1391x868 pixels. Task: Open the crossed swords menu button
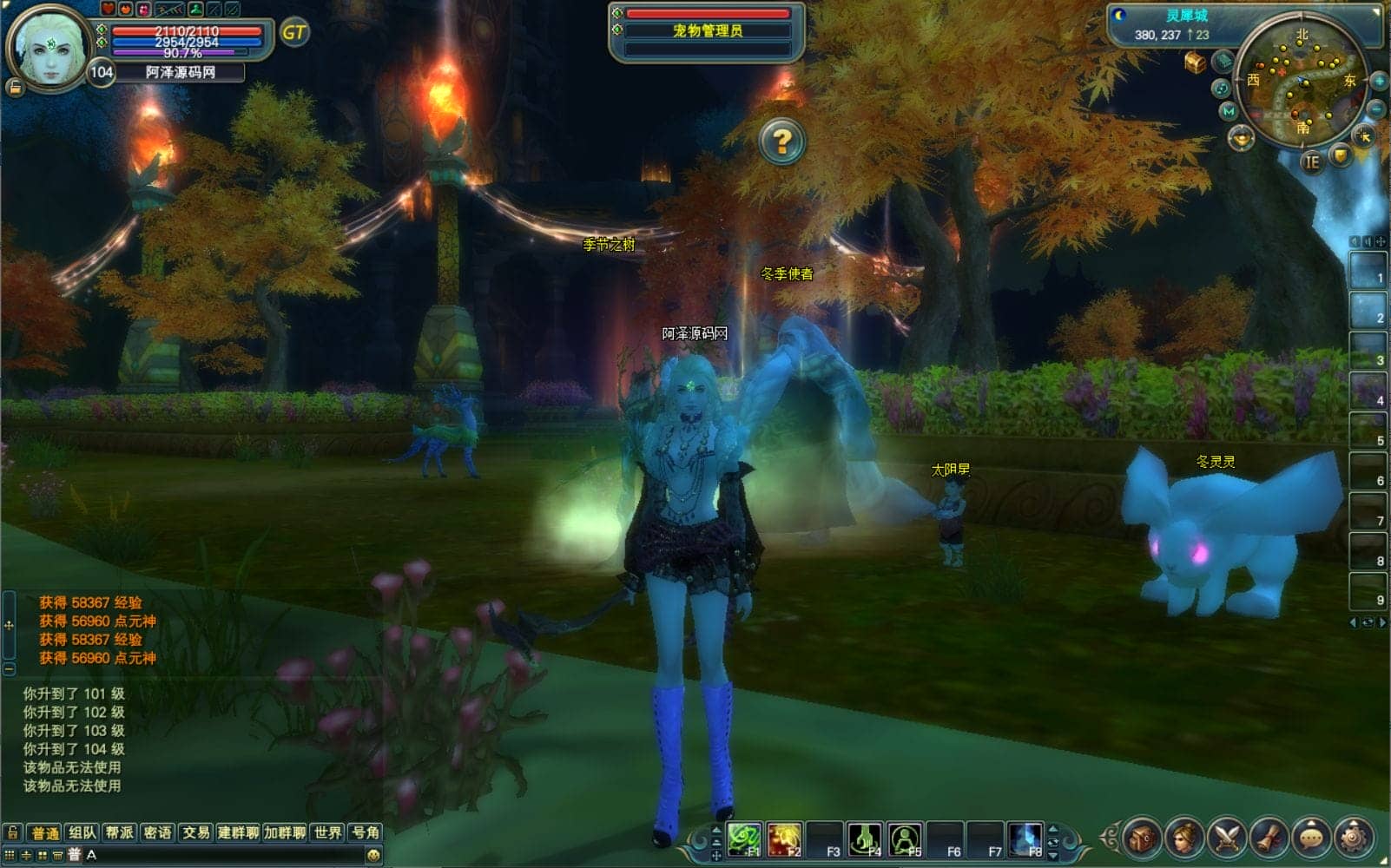point(1227,838)
